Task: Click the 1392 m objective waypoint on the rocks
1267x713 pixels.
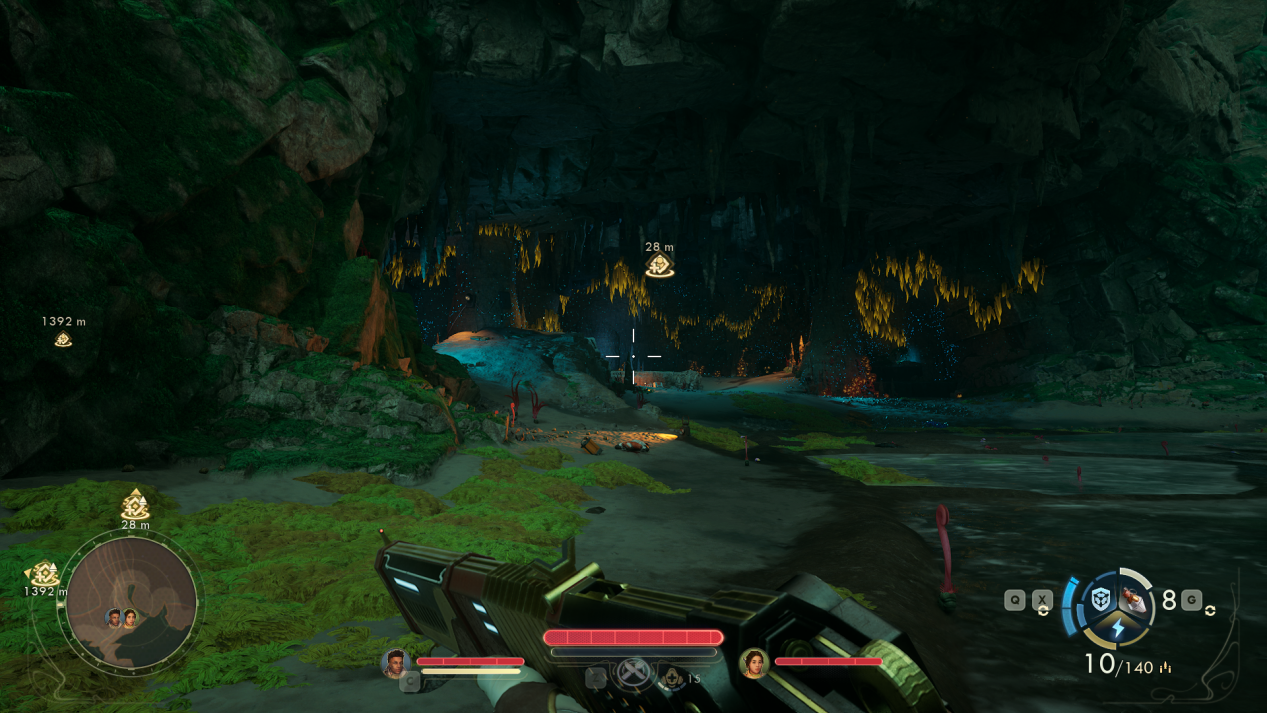Action: [63, 339]
